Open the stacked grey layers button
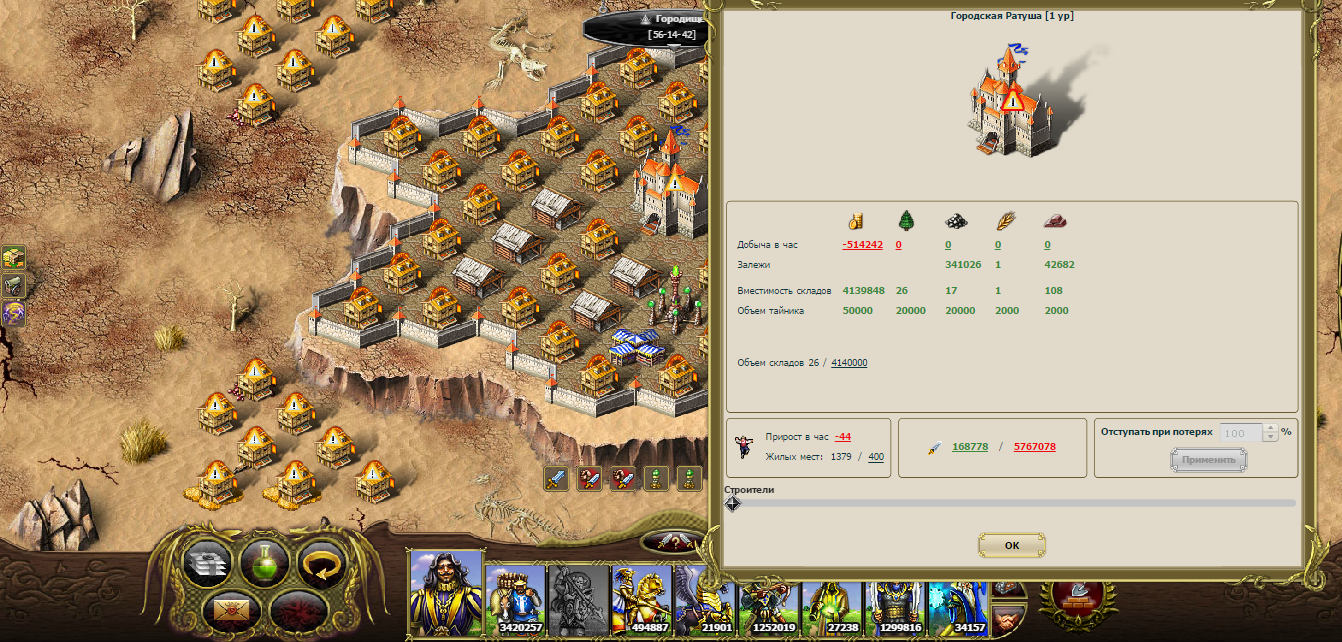This screenshot has width=1342, height=642. [208, 563]
